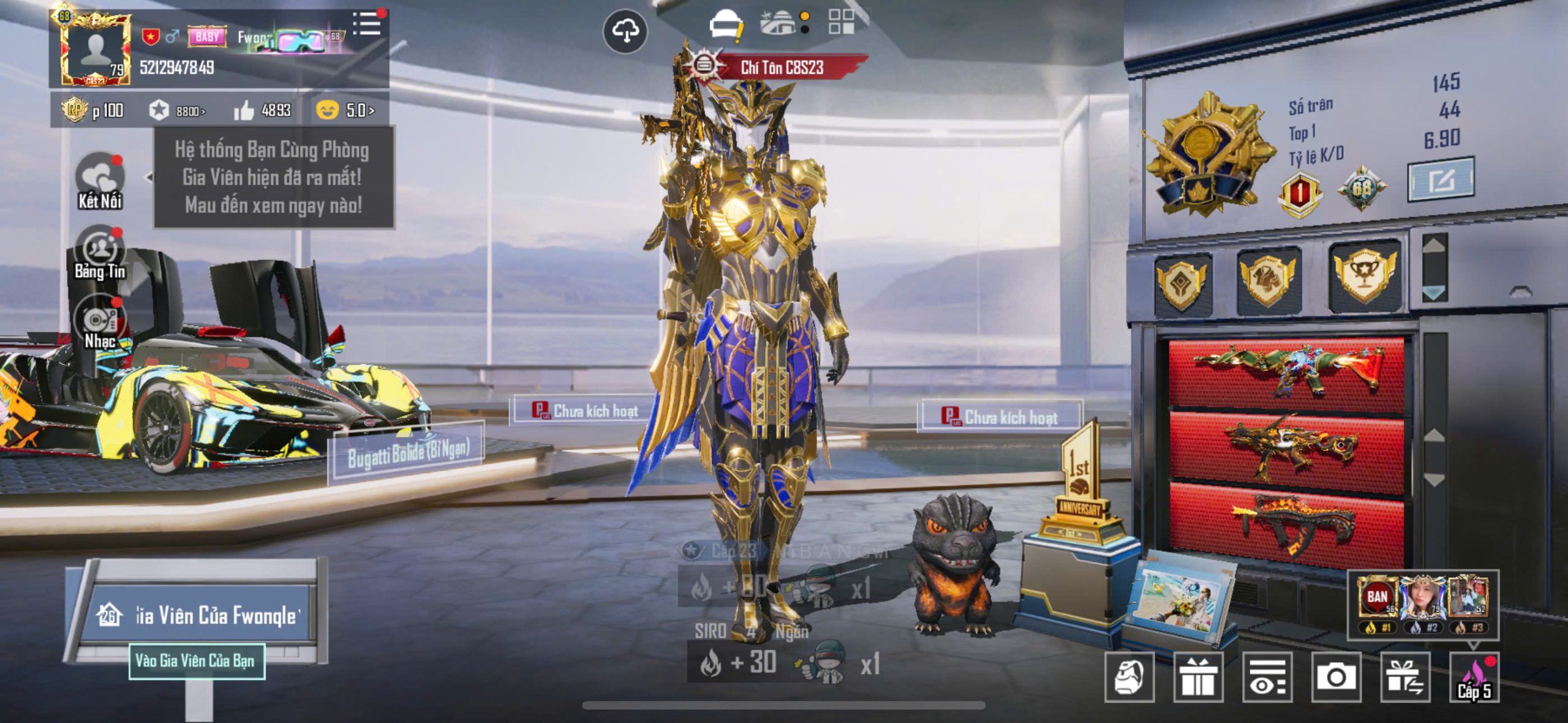View the top-three popularity contributors panel
Screen dimensions: 1568x723
coord(1422,603)
